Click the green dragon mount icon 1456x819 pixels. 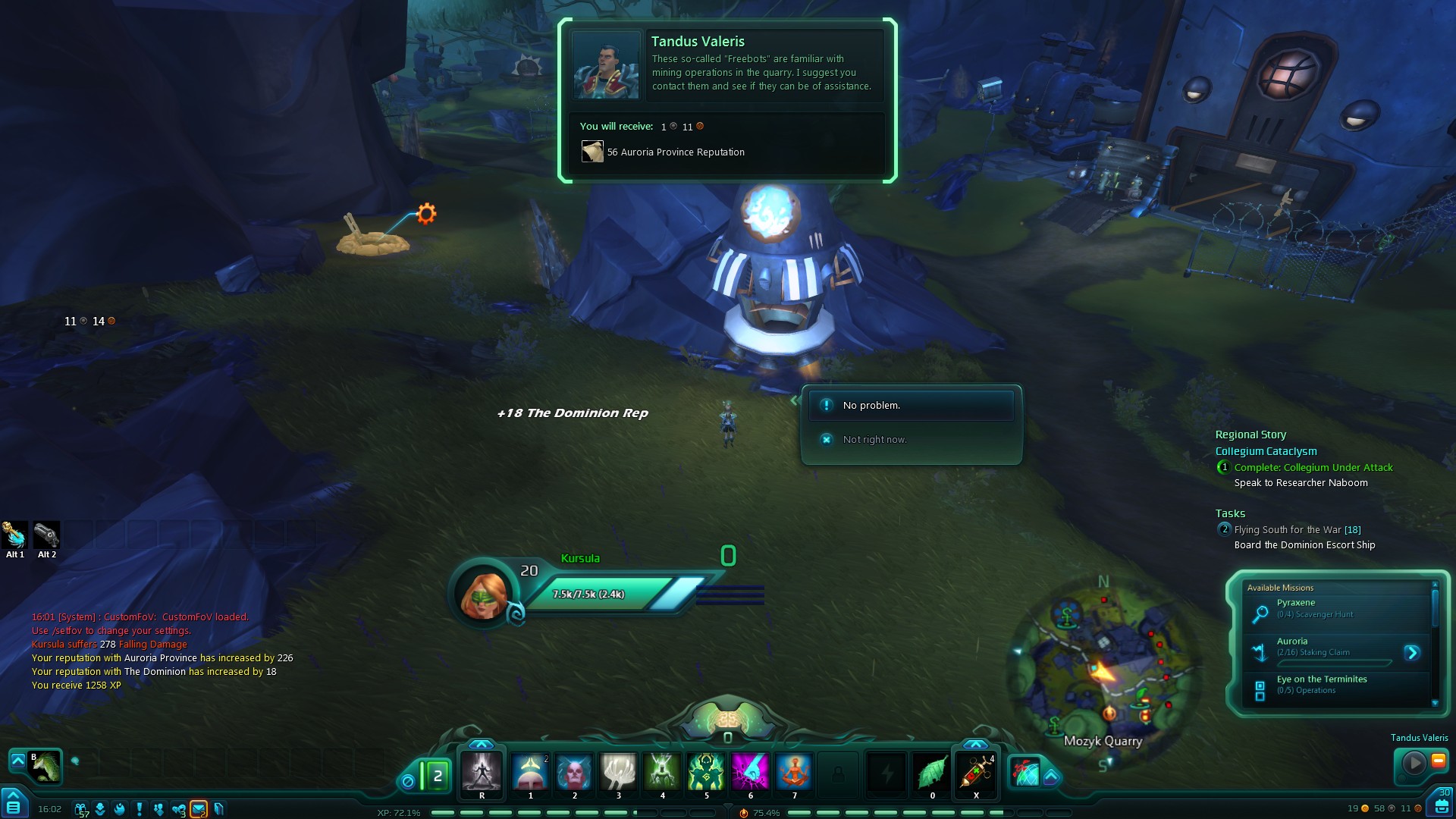click(x=46, y=766)
